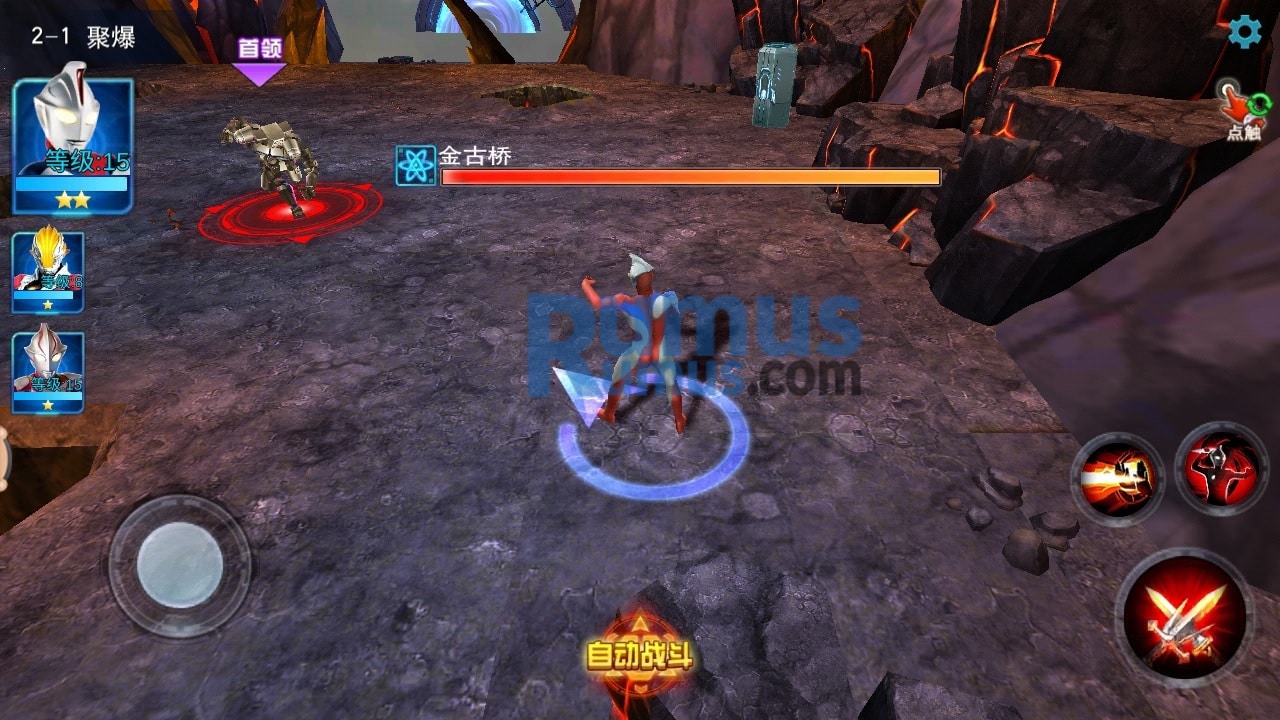The width and height of the screenshot is (1280, 720).
Task: Switch to the flame-crested hero portrait
Action: (x=48, y=272)
